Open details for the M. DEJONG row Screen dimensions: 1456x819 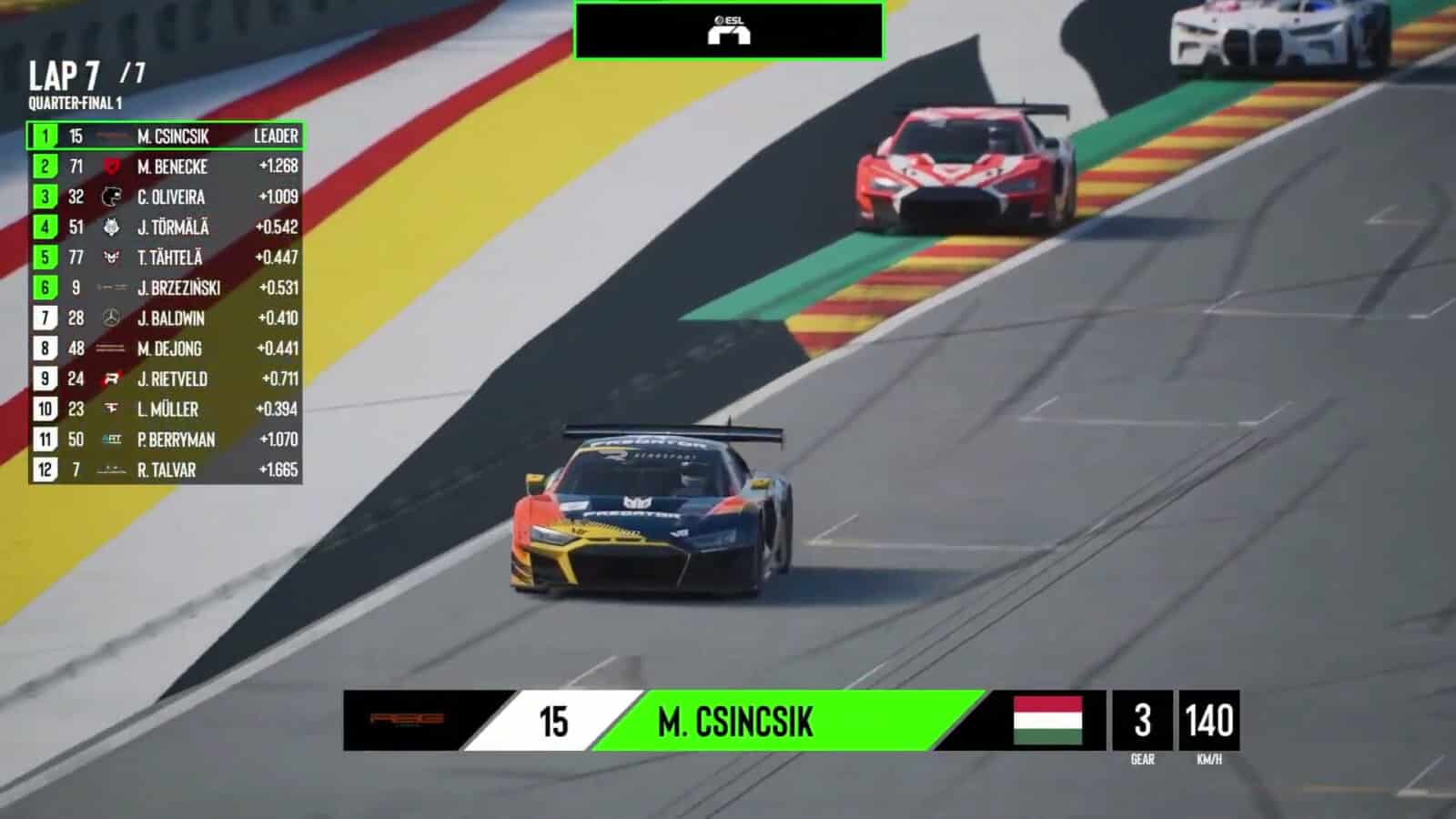click(168, 349)
